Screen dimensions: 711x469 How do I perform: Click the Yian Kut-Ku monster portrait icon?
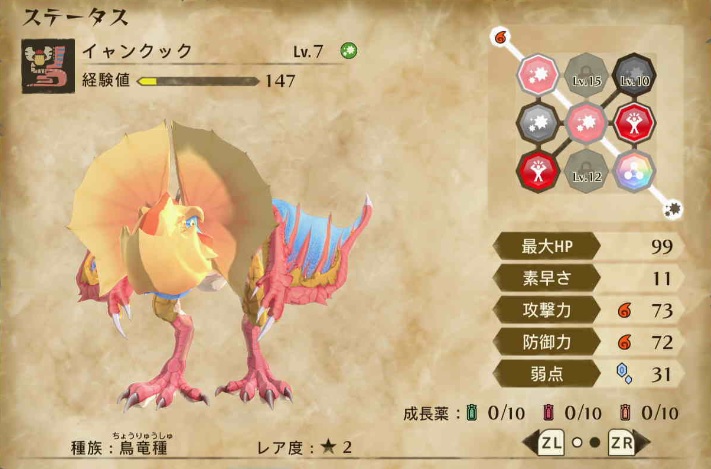click(48, 66)
